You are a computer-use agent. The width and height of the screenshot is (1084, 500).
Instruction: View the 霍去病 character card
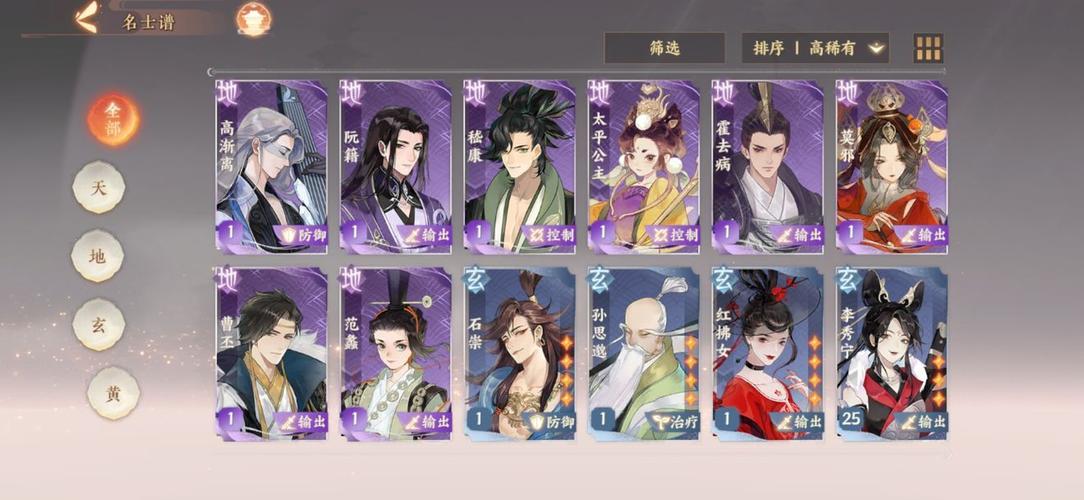[767, 165]
